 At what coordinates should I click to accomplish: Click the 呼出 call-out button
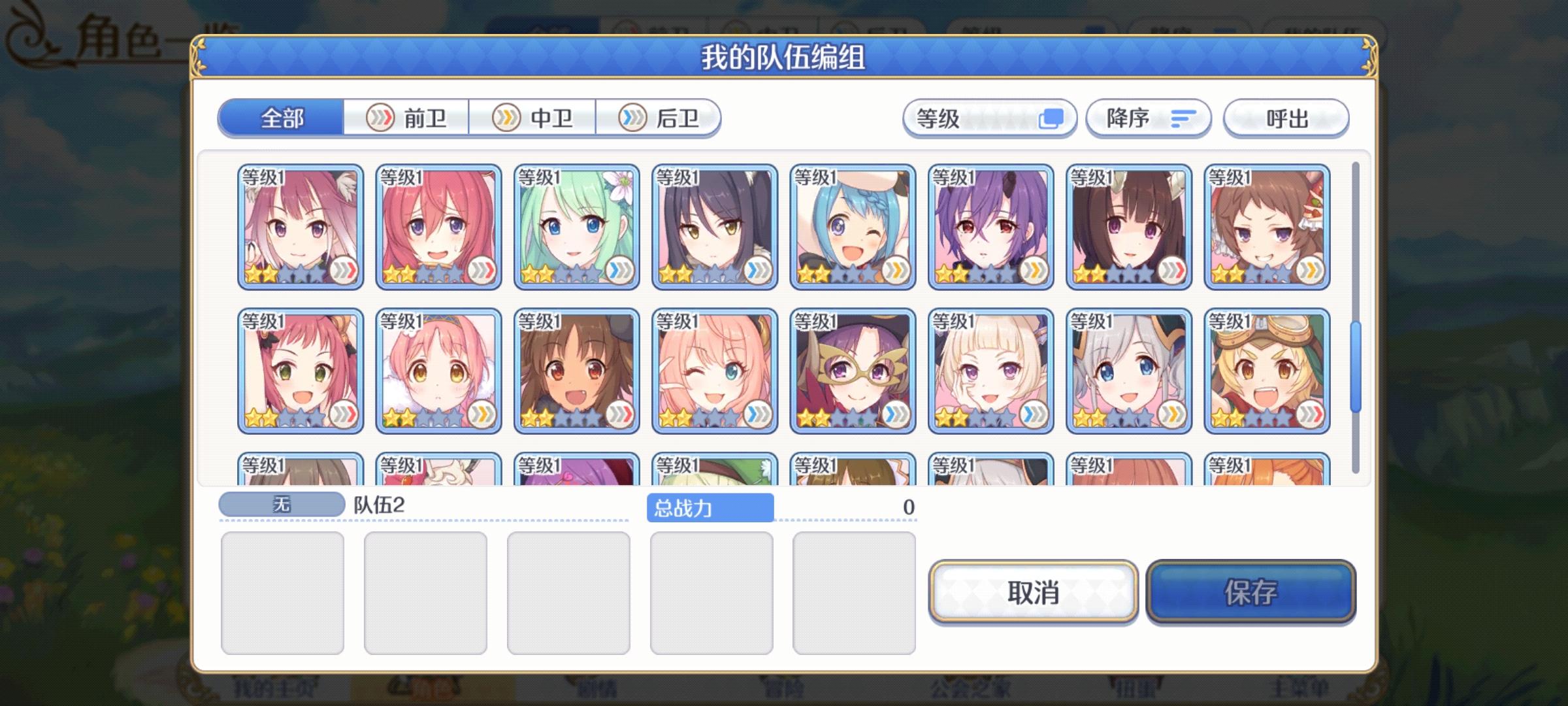1284,118
